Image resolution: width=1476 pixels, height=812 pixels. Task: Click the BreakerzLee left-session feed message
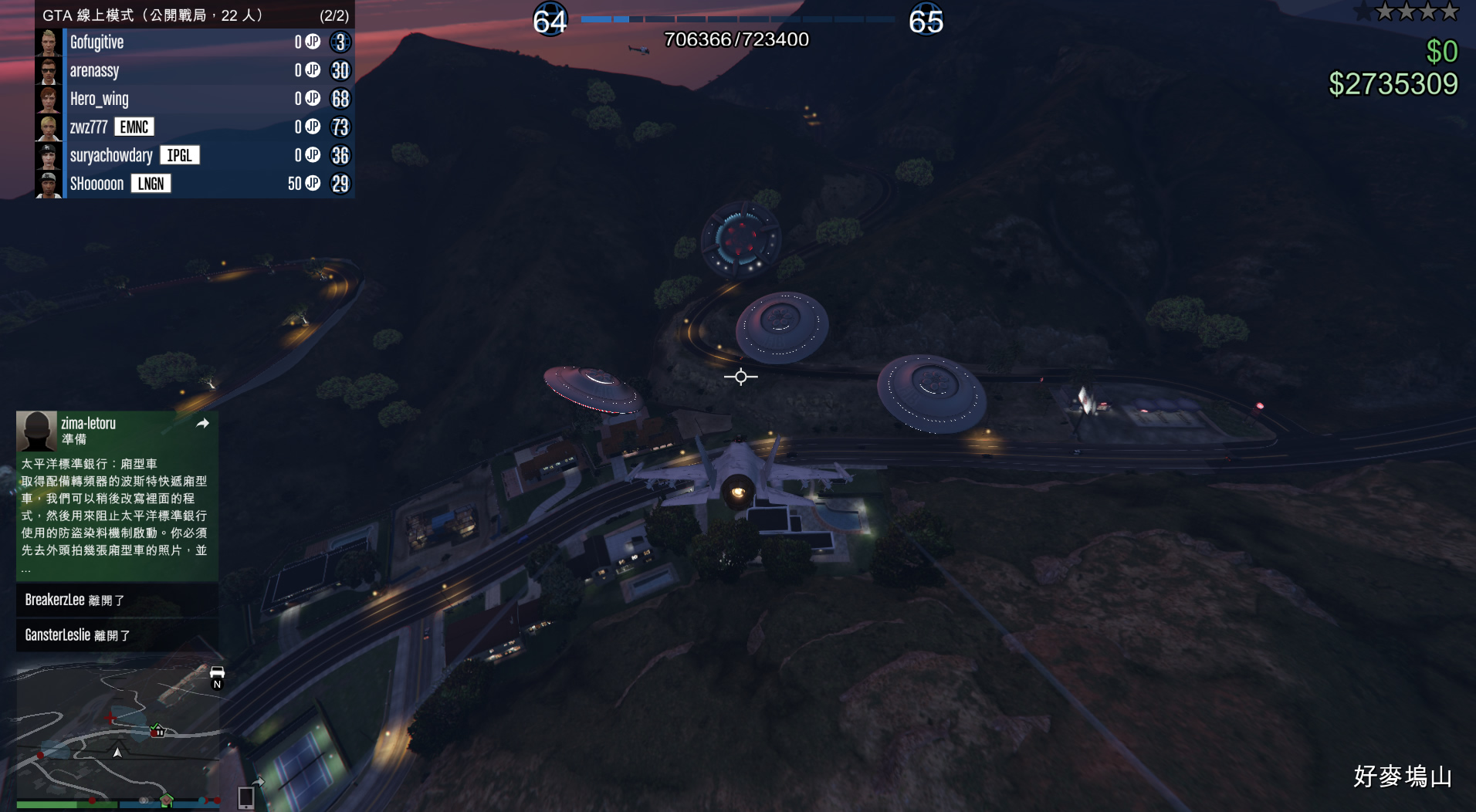117,600
